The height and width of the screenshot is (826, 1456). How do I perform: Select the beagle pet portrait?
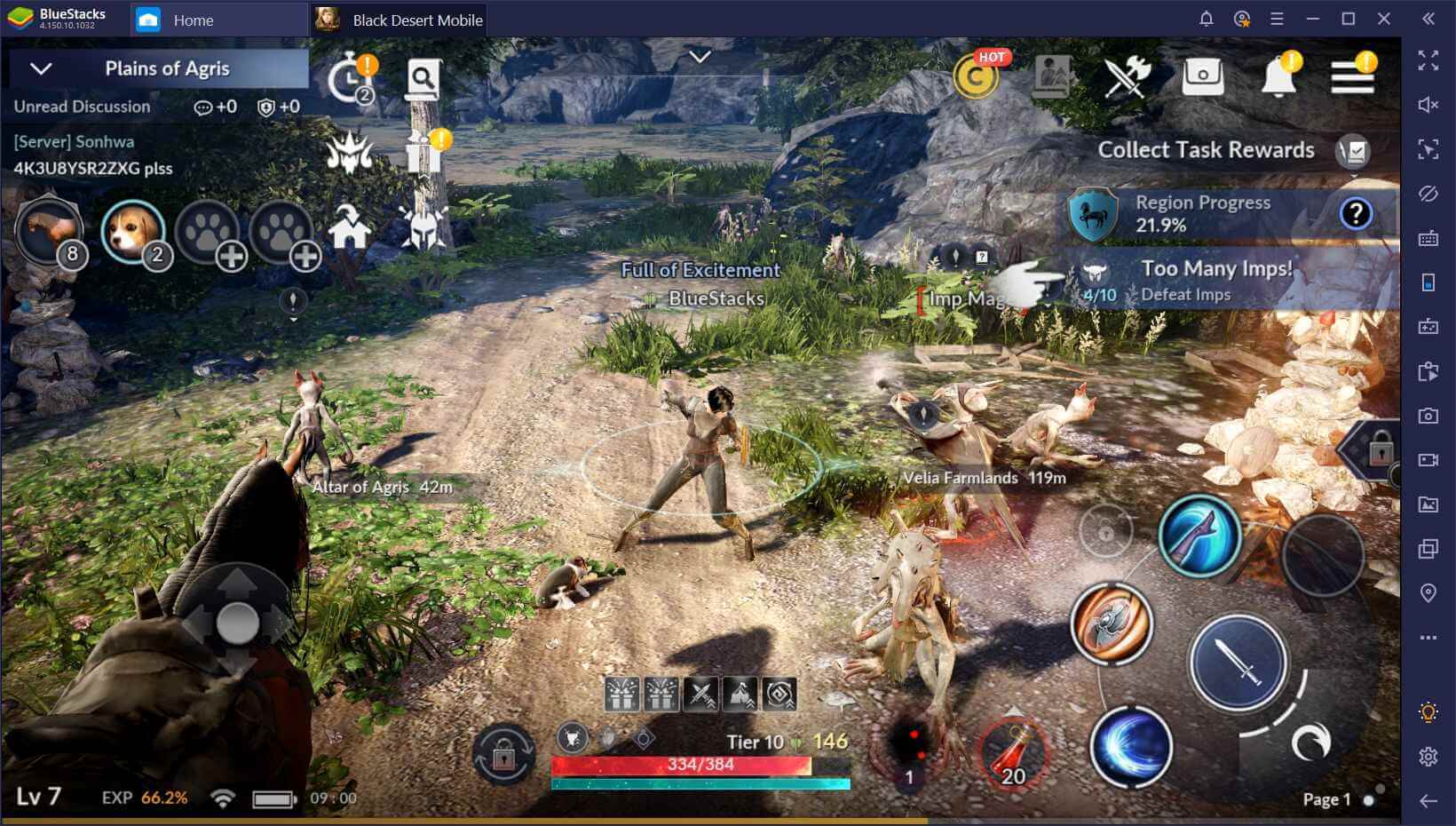pyautogui.click(x=131, y=234)
